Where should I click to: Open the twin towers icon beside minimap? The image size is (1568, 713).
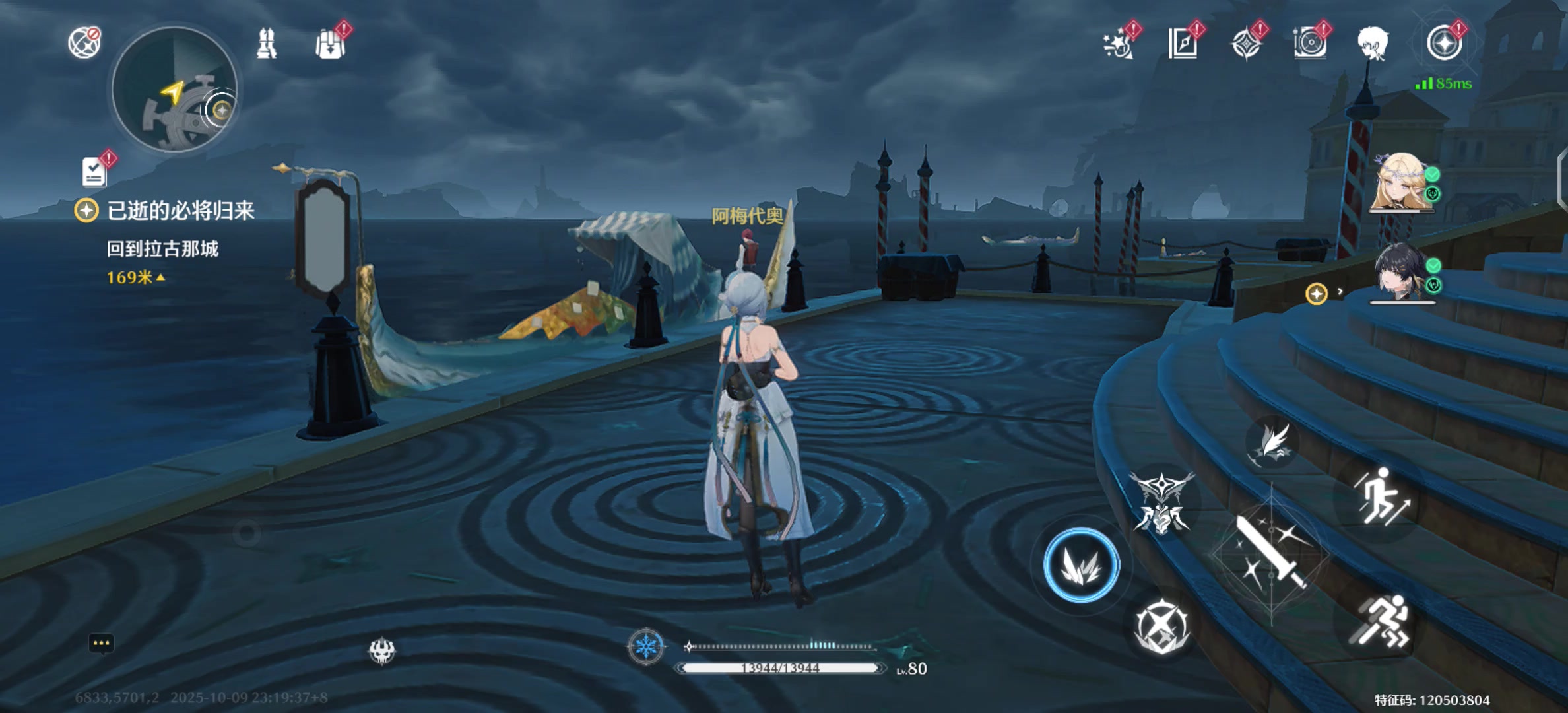pos(267,44)
